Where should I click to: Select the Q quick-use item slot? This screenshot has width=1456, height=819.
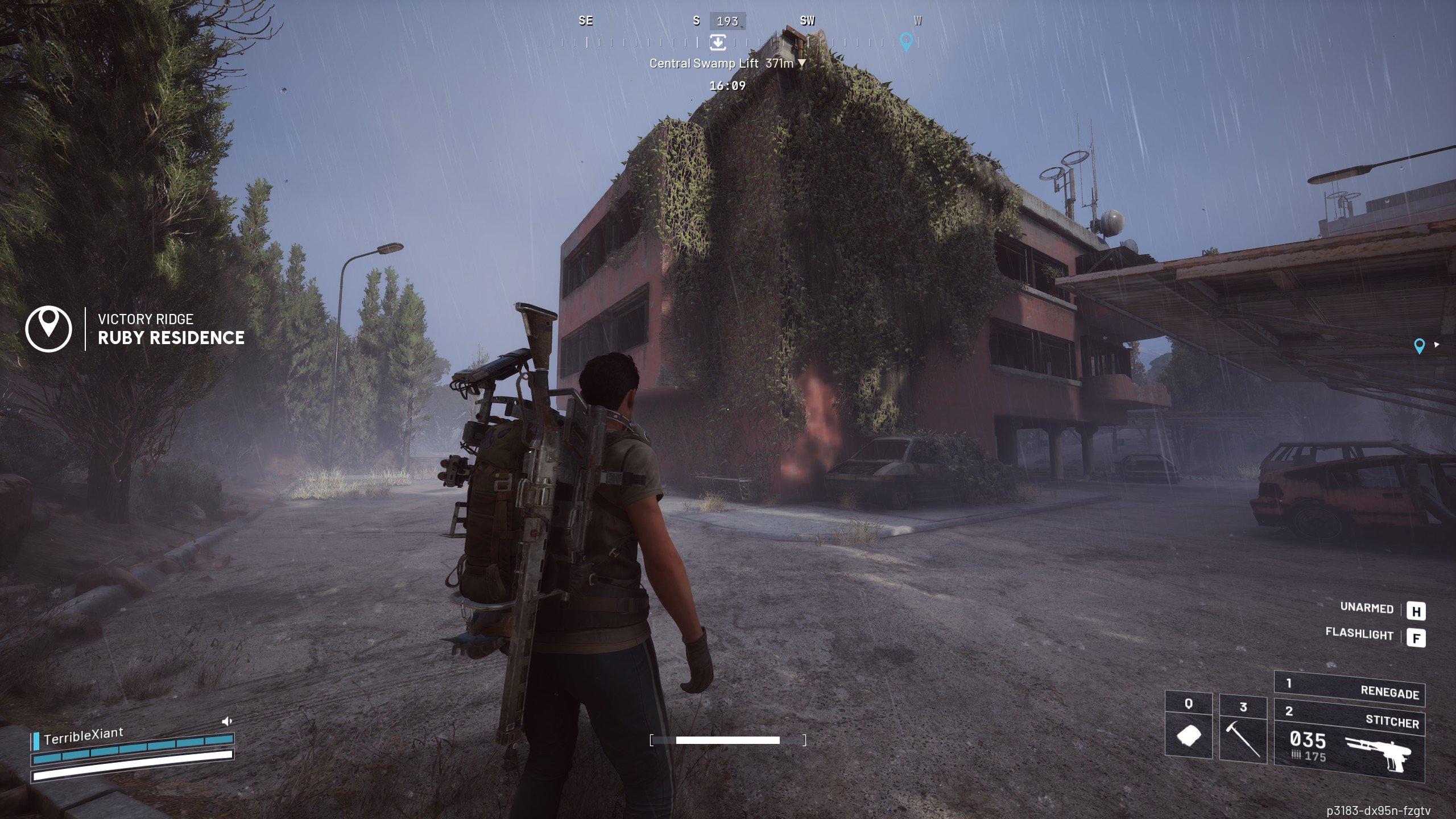(1188, 728)
